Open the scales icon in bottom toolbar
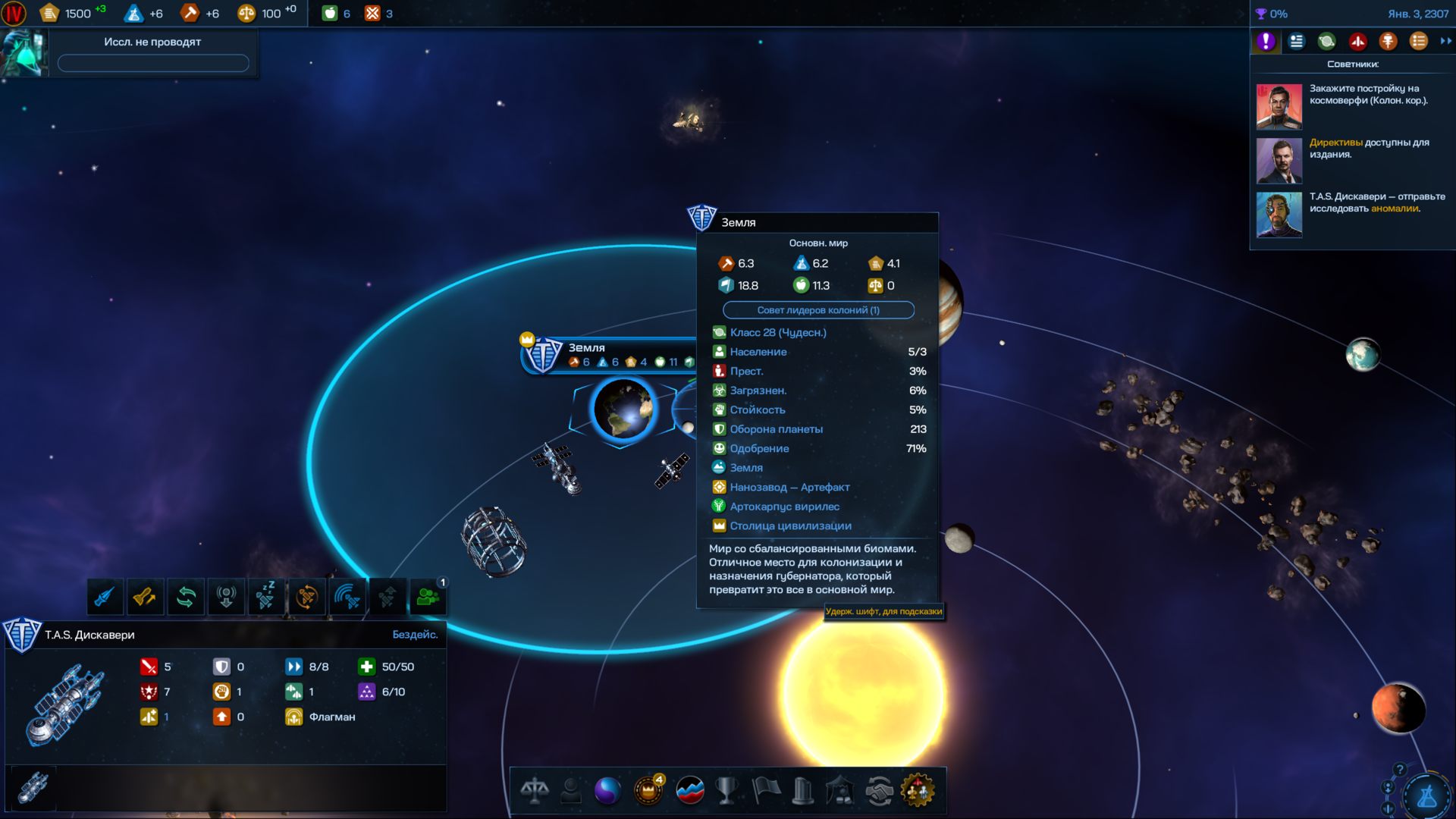This screenshot has width=1456, height=819. tap(535, 791)
